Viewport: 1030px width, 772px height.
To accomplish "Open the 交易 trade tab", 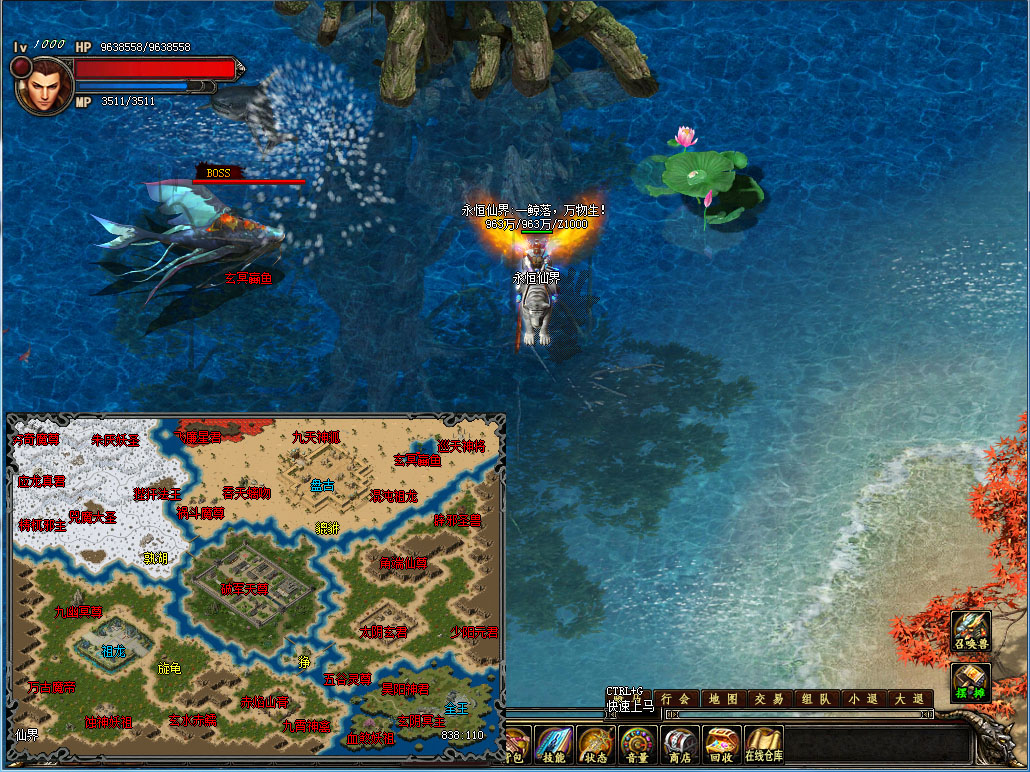I will pyautogui.click(x=769, y=699).
